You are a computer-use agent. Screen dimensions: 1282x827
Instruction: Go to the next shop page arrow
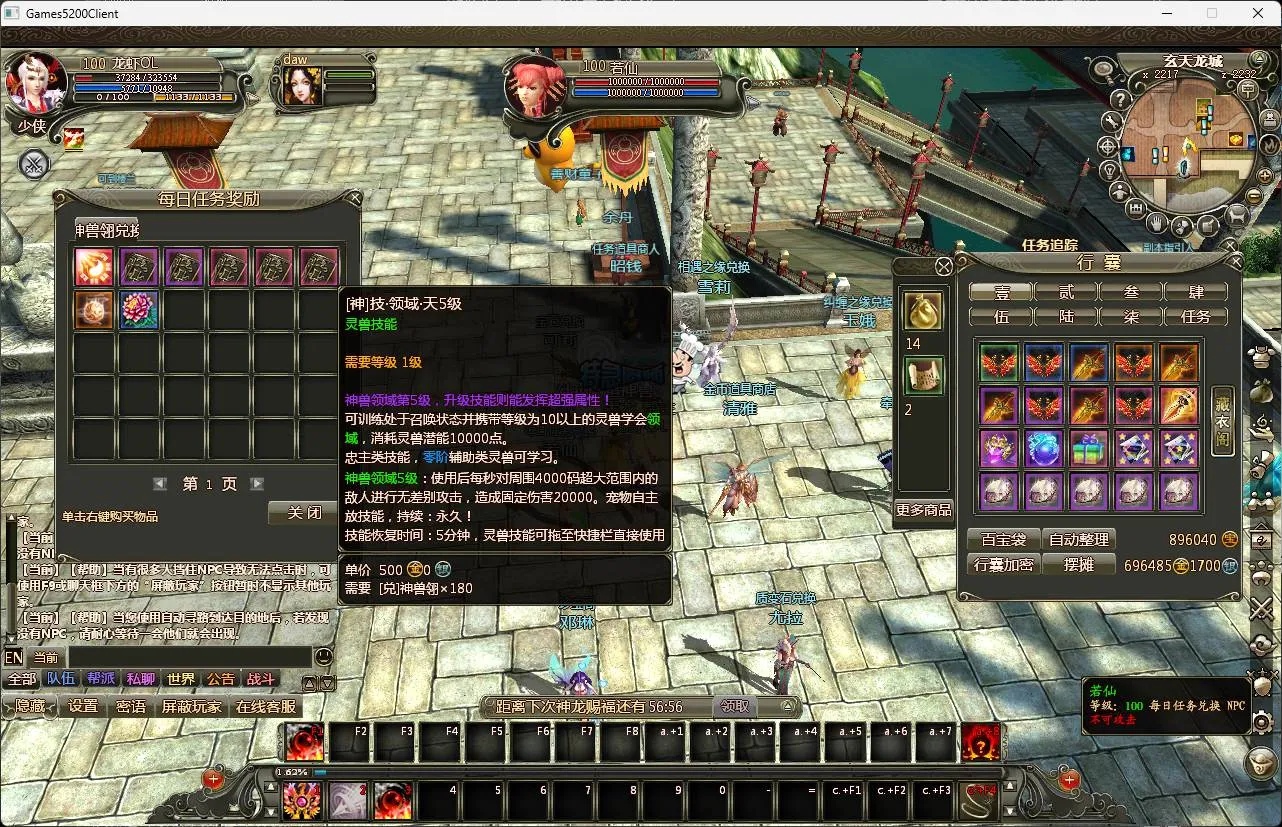[x=257, y=484]
